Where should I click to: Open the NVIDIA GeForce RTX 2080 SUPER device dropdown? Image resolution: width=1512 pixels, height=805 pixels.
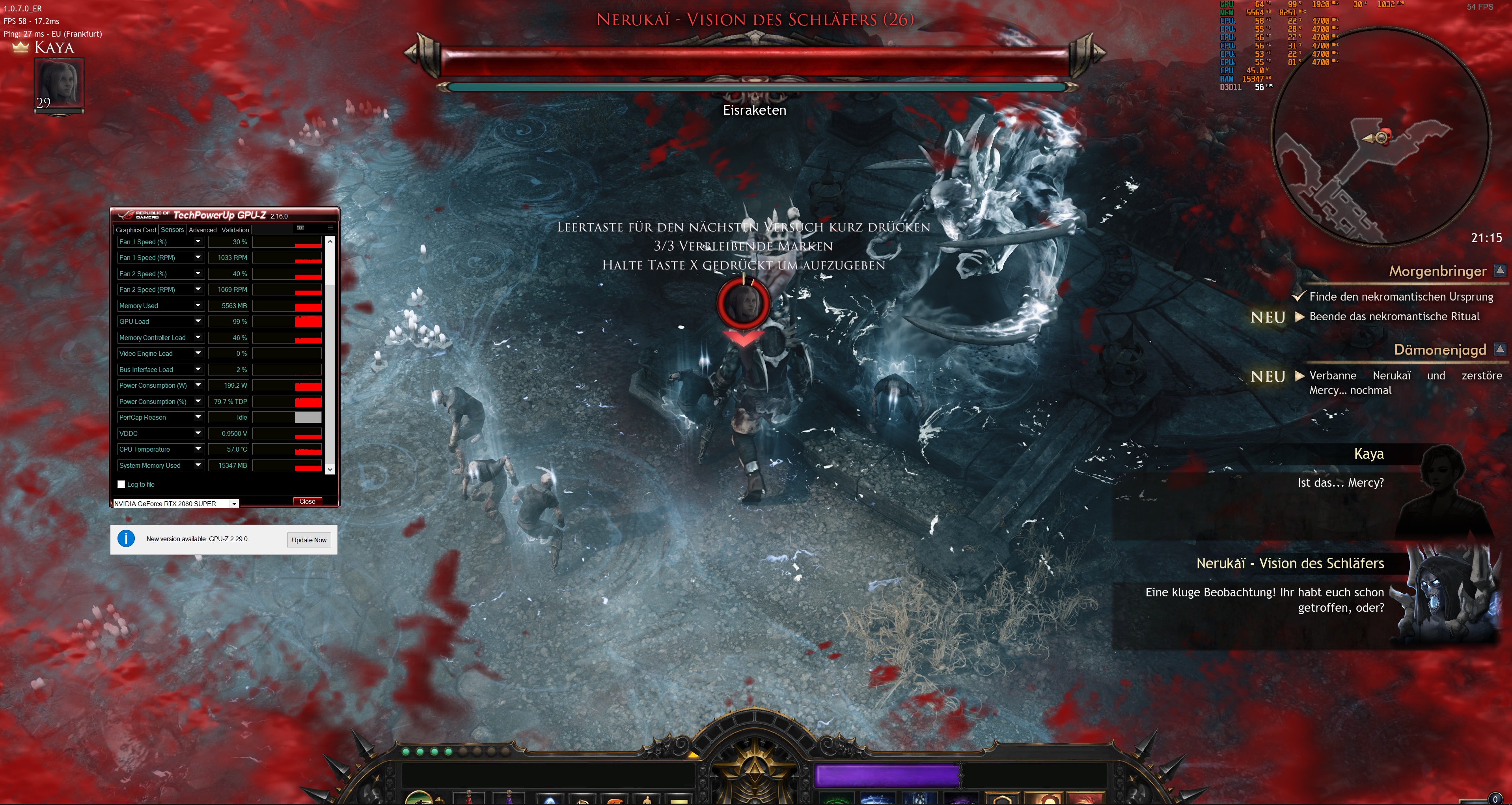[x=234, y=503]
